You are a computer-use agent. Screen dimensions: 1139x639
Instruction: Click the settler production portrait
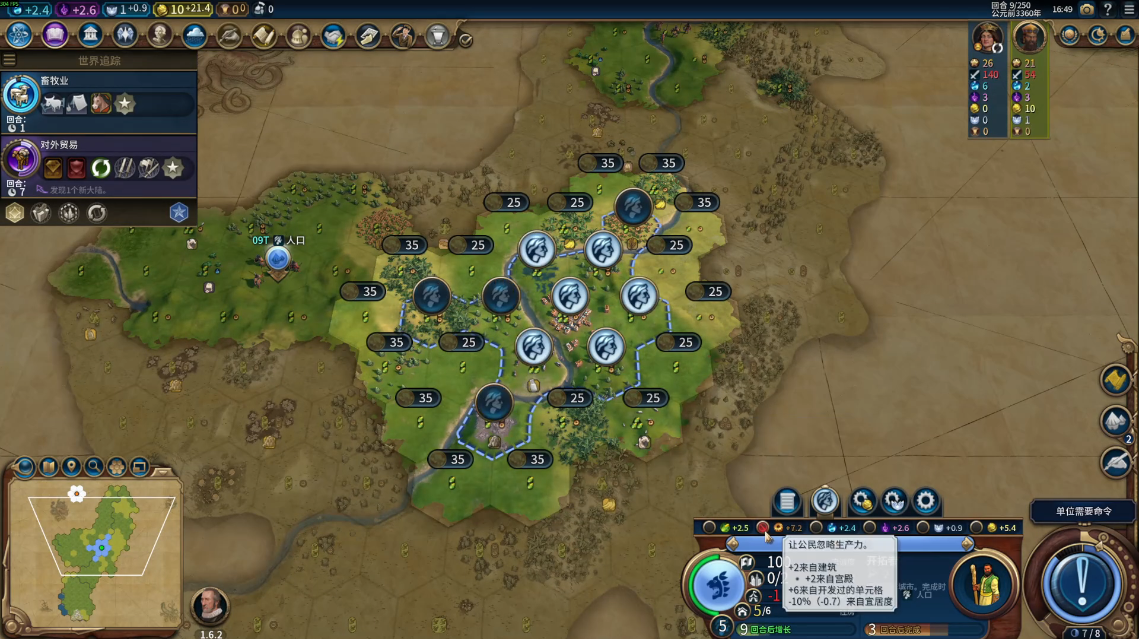tap(982, 584)
